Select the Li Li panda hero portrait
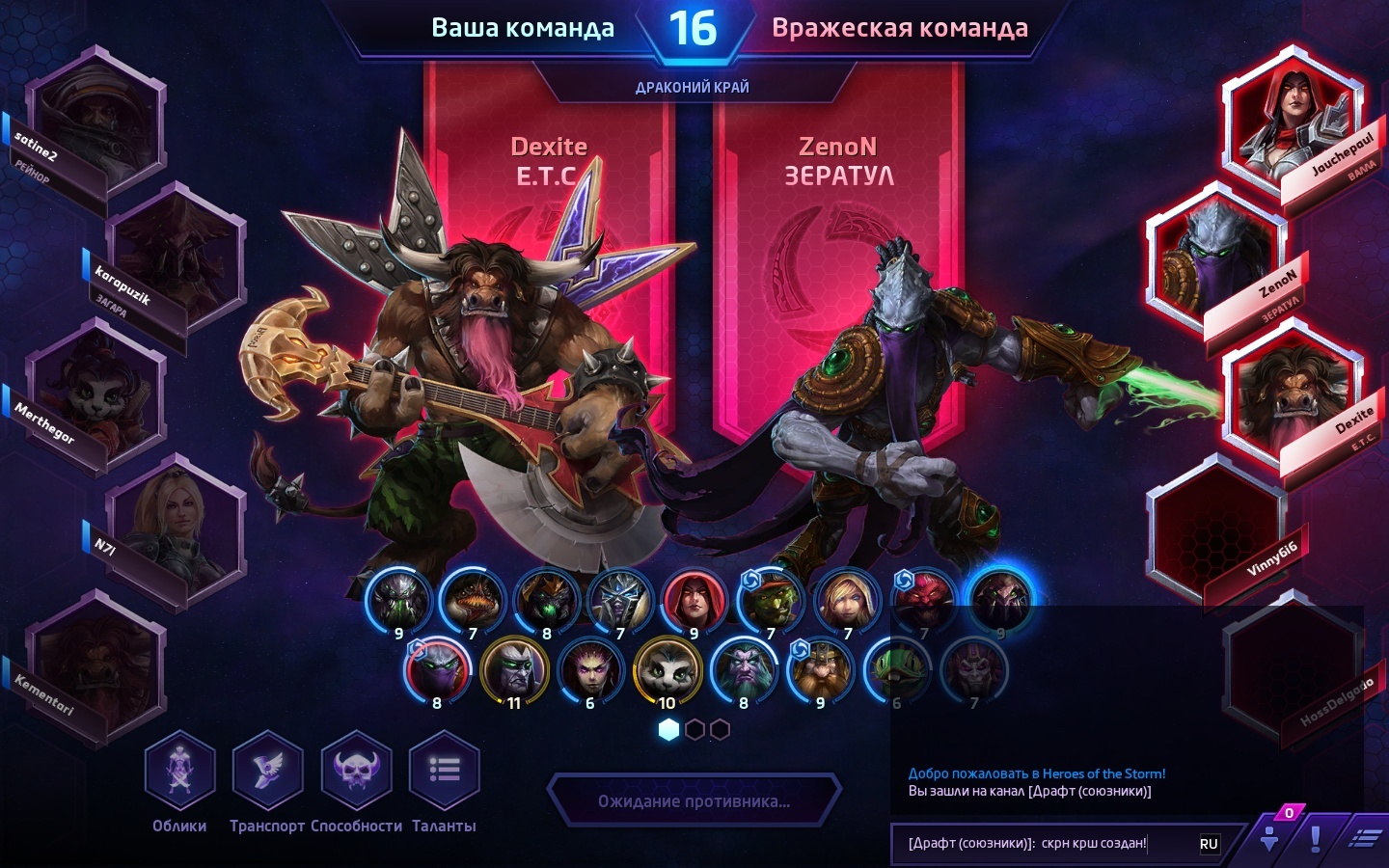 coord(667,671)
